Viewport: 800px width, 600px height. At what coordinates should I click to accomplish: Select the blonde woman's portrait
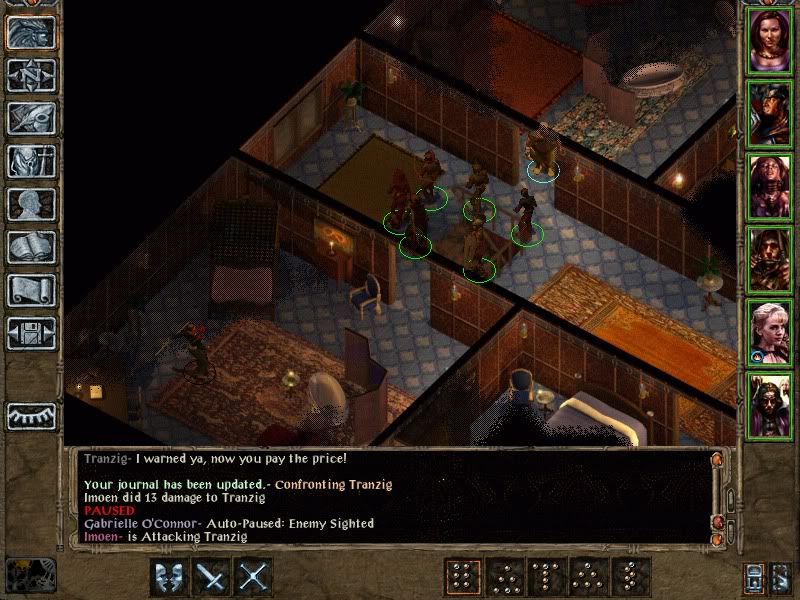769,332
